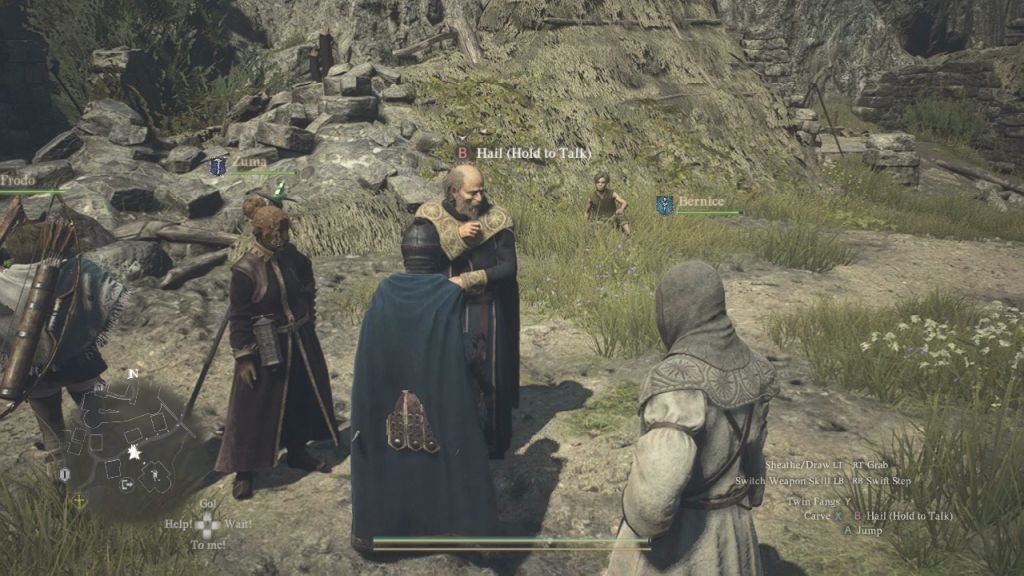Screen dimensions: 1024x576
Task: Select the exit door marker on minimap
Action: [x=128, y=484]
